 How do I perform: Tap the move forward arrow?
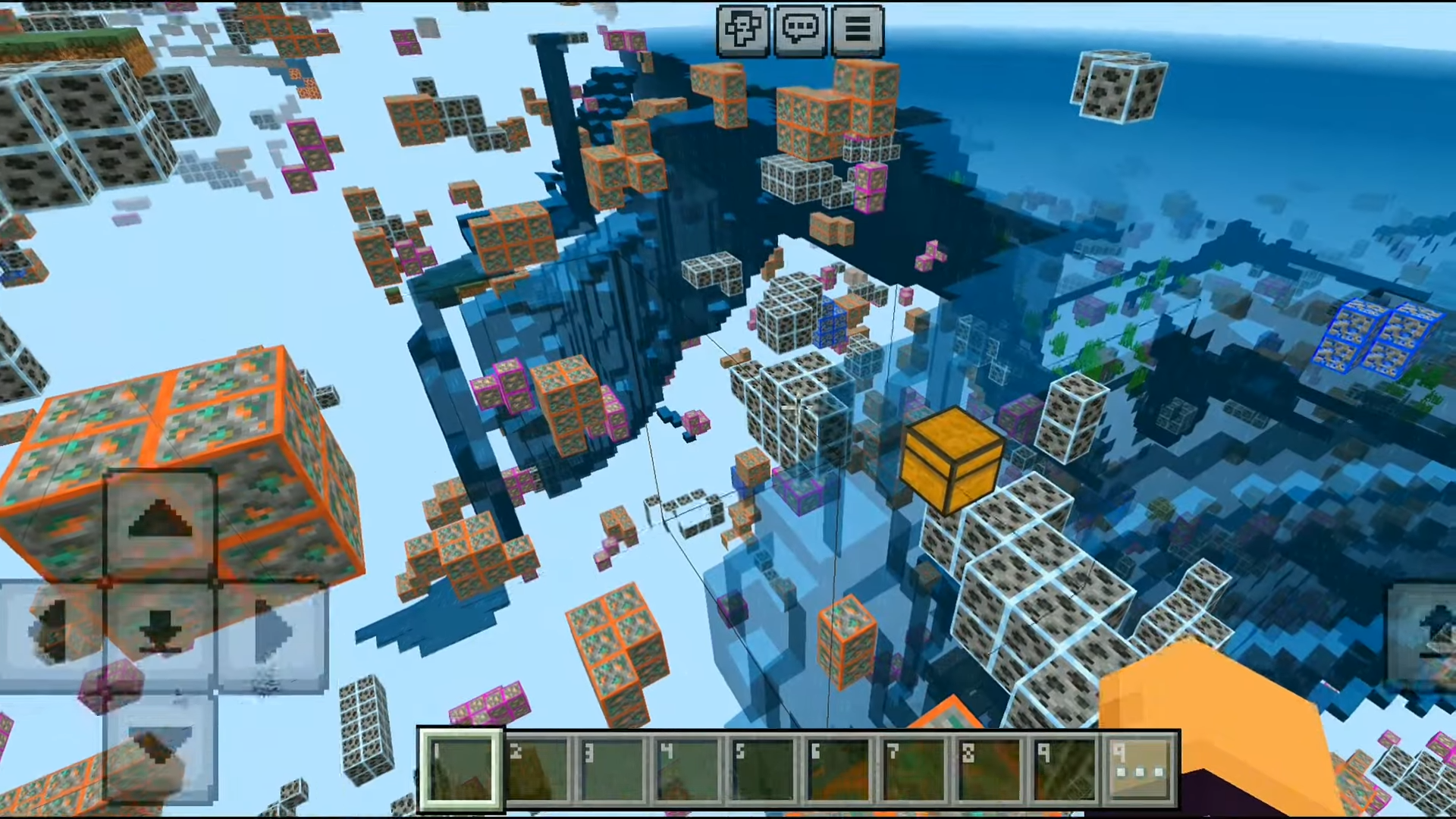[x=160, y=523]
